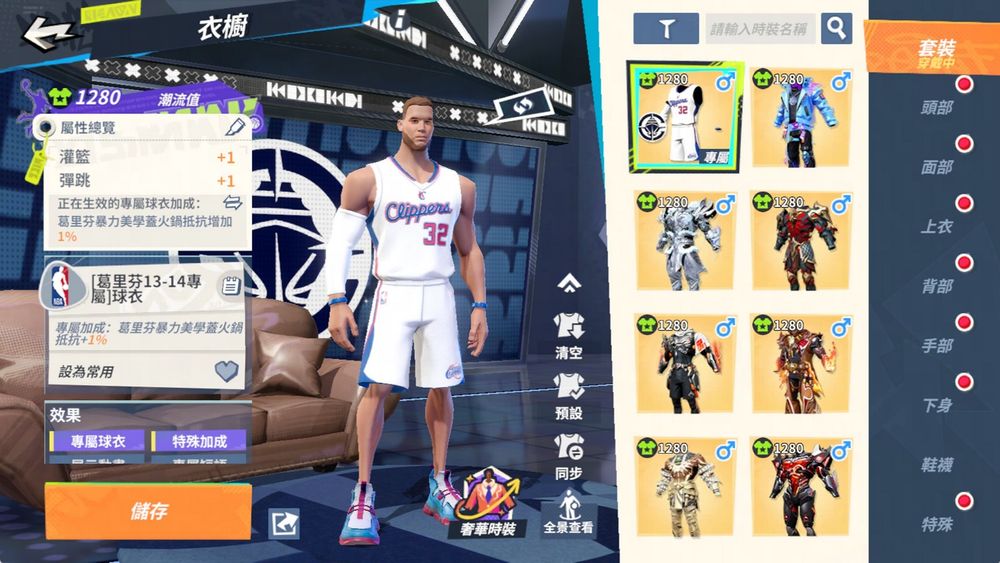Open the share icon next to save
The height and width of the screenshot is (563, 1000).
pos(284,523)
